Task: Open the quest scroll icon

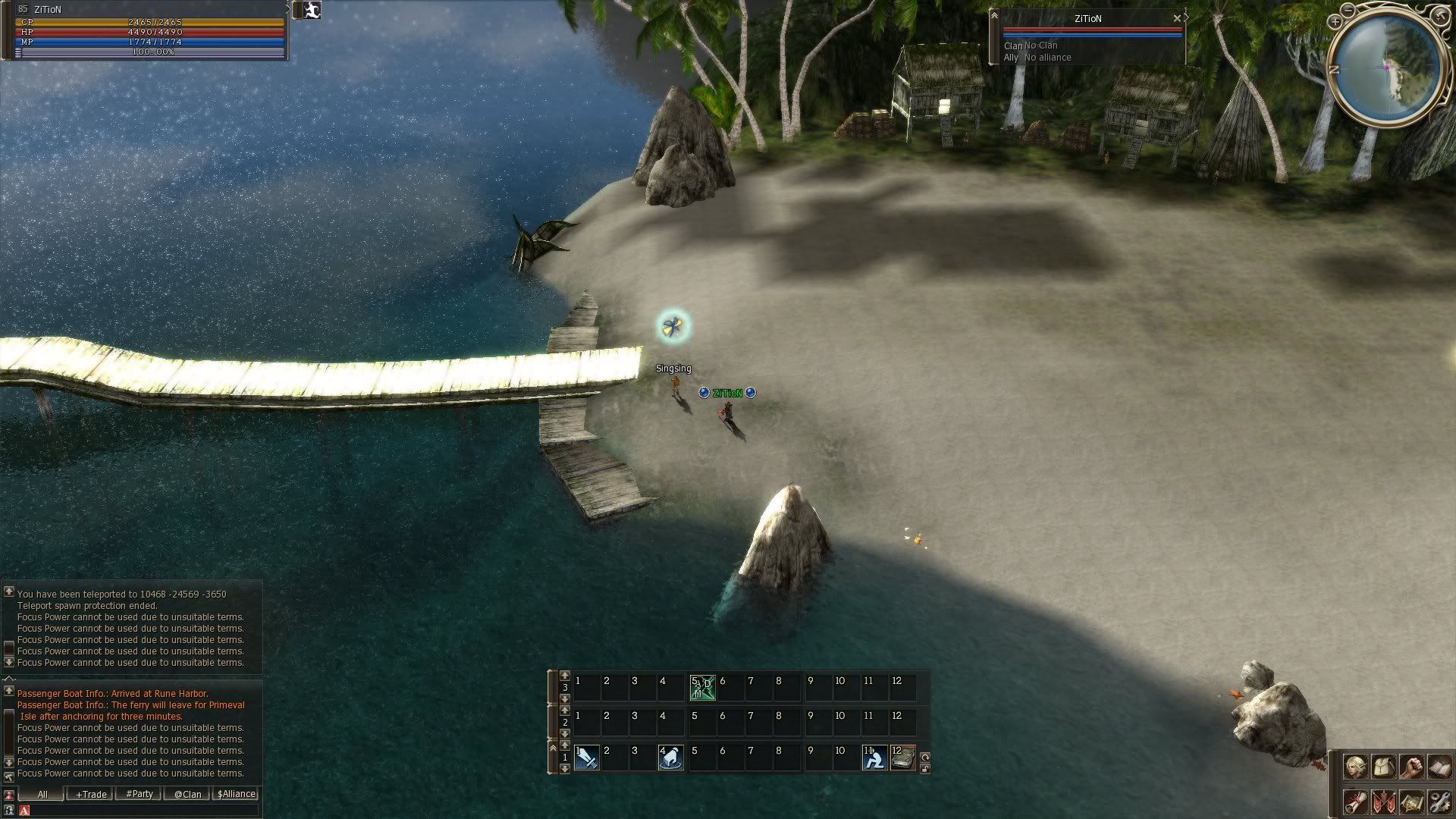Action: 1355,802
